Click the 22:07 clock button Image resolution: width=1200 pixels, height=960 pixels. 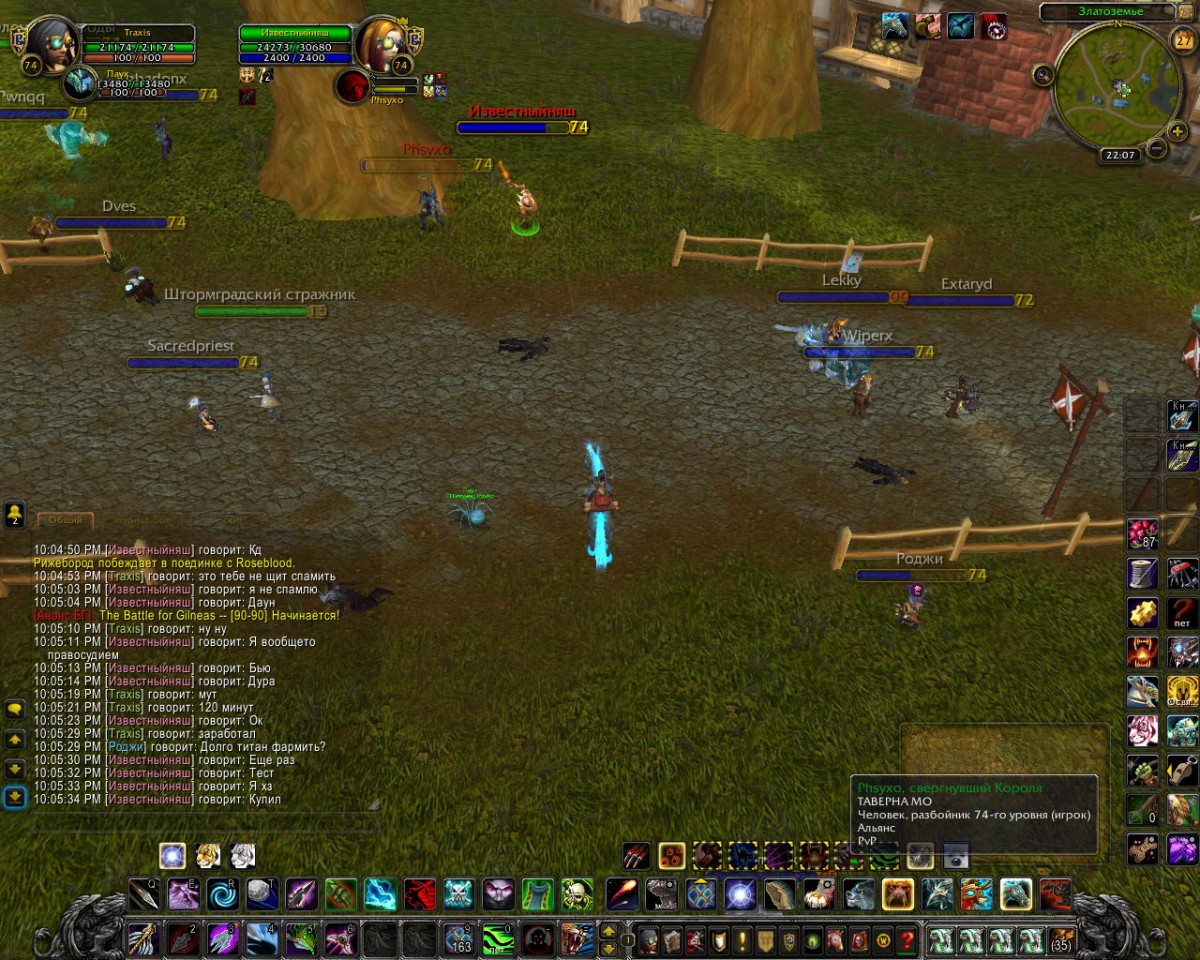click(x=1118, y=155)
